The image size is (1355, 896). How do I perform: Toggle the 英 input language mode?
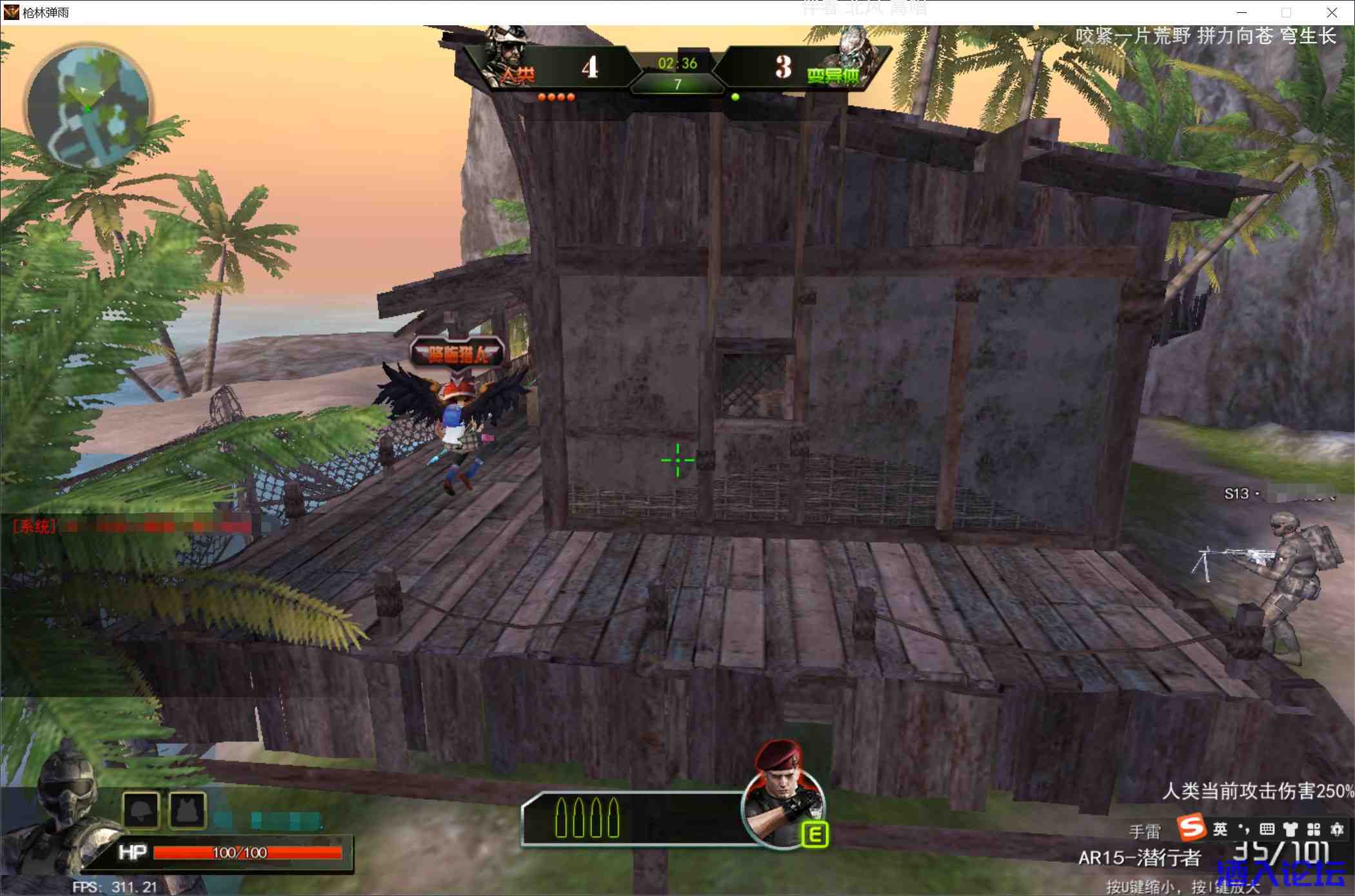point(1220,829)
